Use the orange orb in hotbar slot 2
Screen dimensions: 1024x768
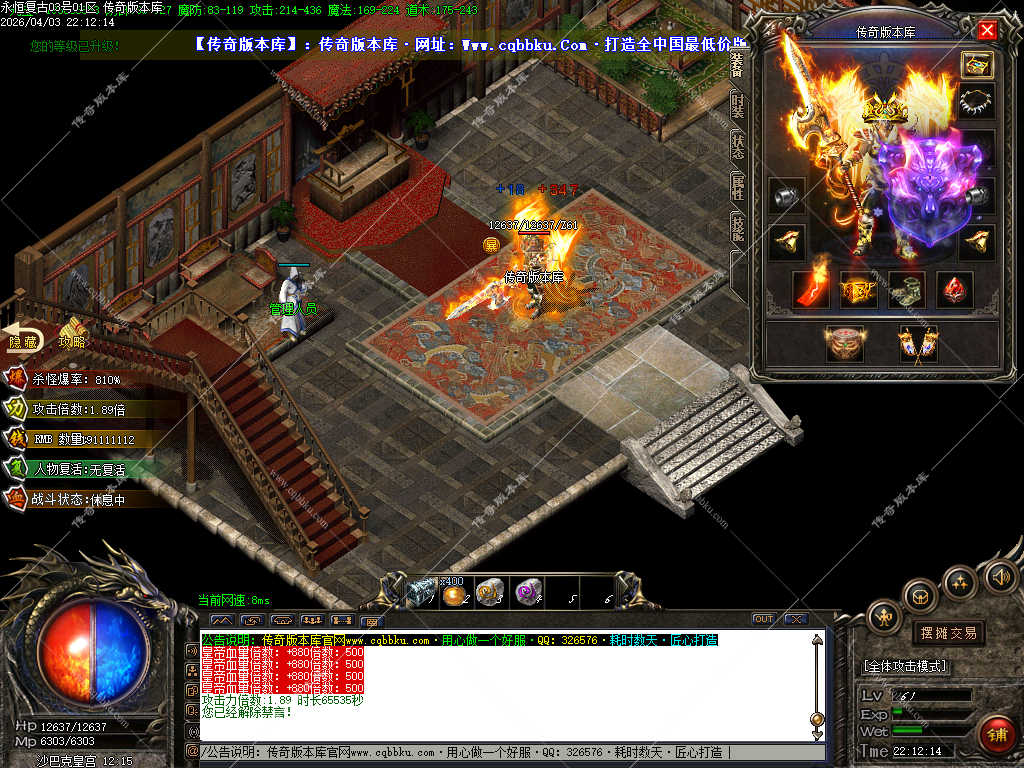[456, 594]
